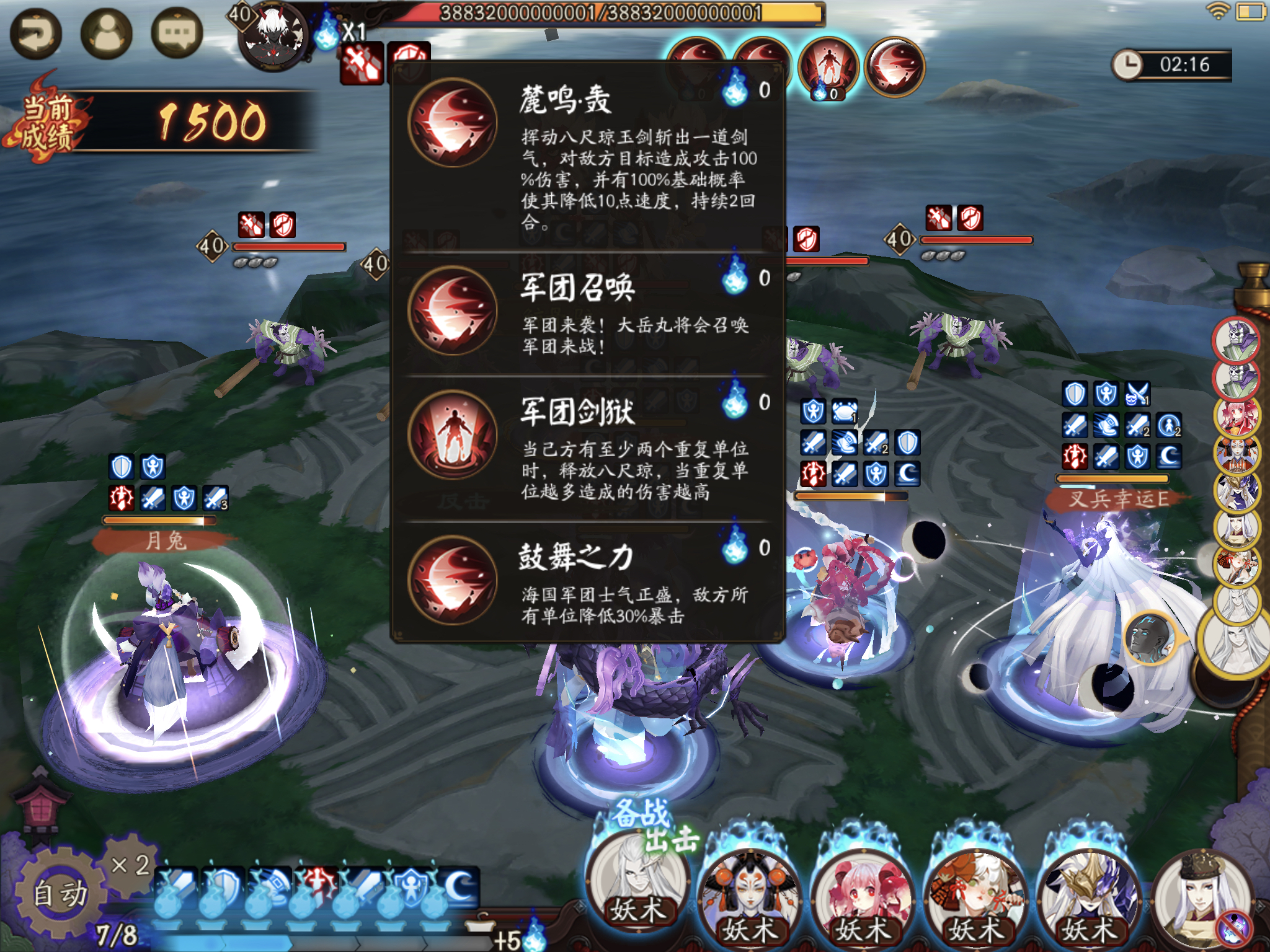This screenshot has height=952, width=1270.
Task: Select the white-haired boss portrait
Action: [x=273, y=38]
